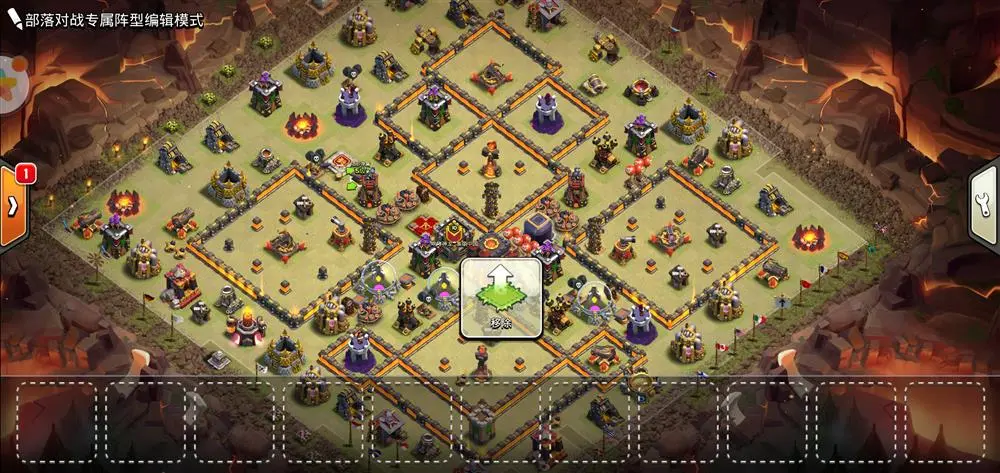Viewport: 1000px width, 473px height.
Task: Open the colorful floating overlay icon
Action: [8, 81]
